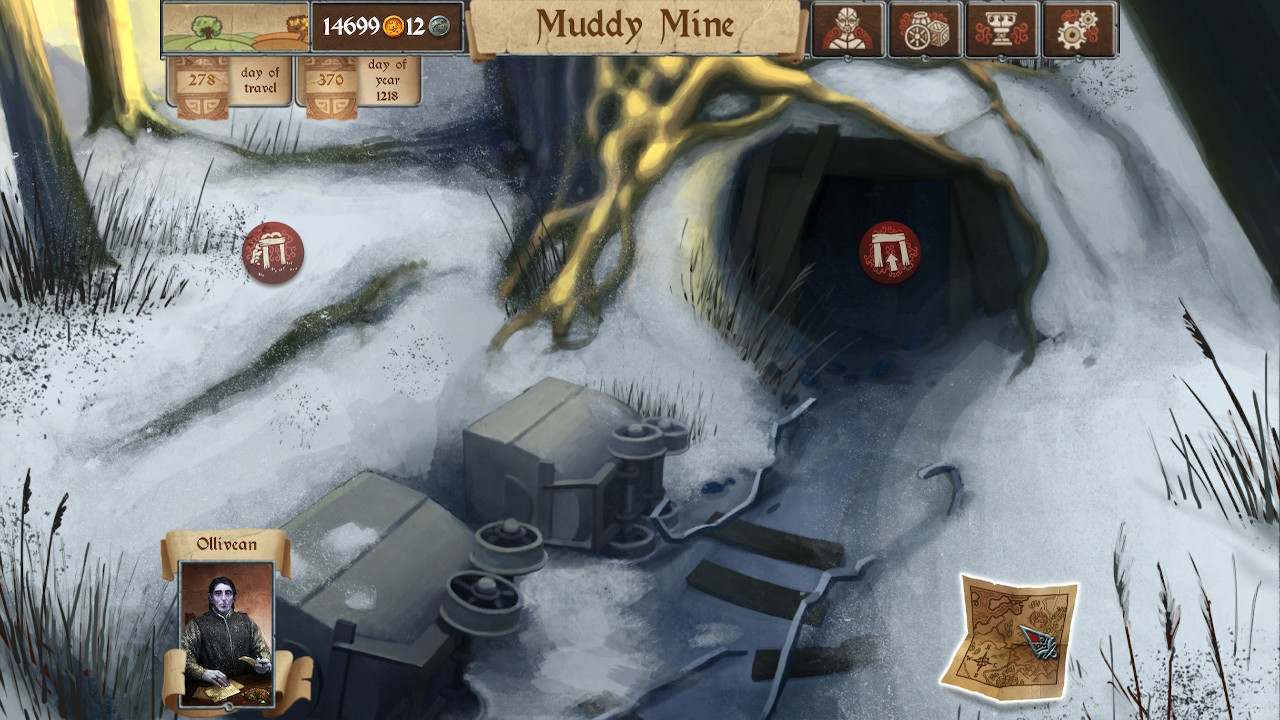
Task: Click the gold coin icon beside 14699
Action: pos(393,28)
